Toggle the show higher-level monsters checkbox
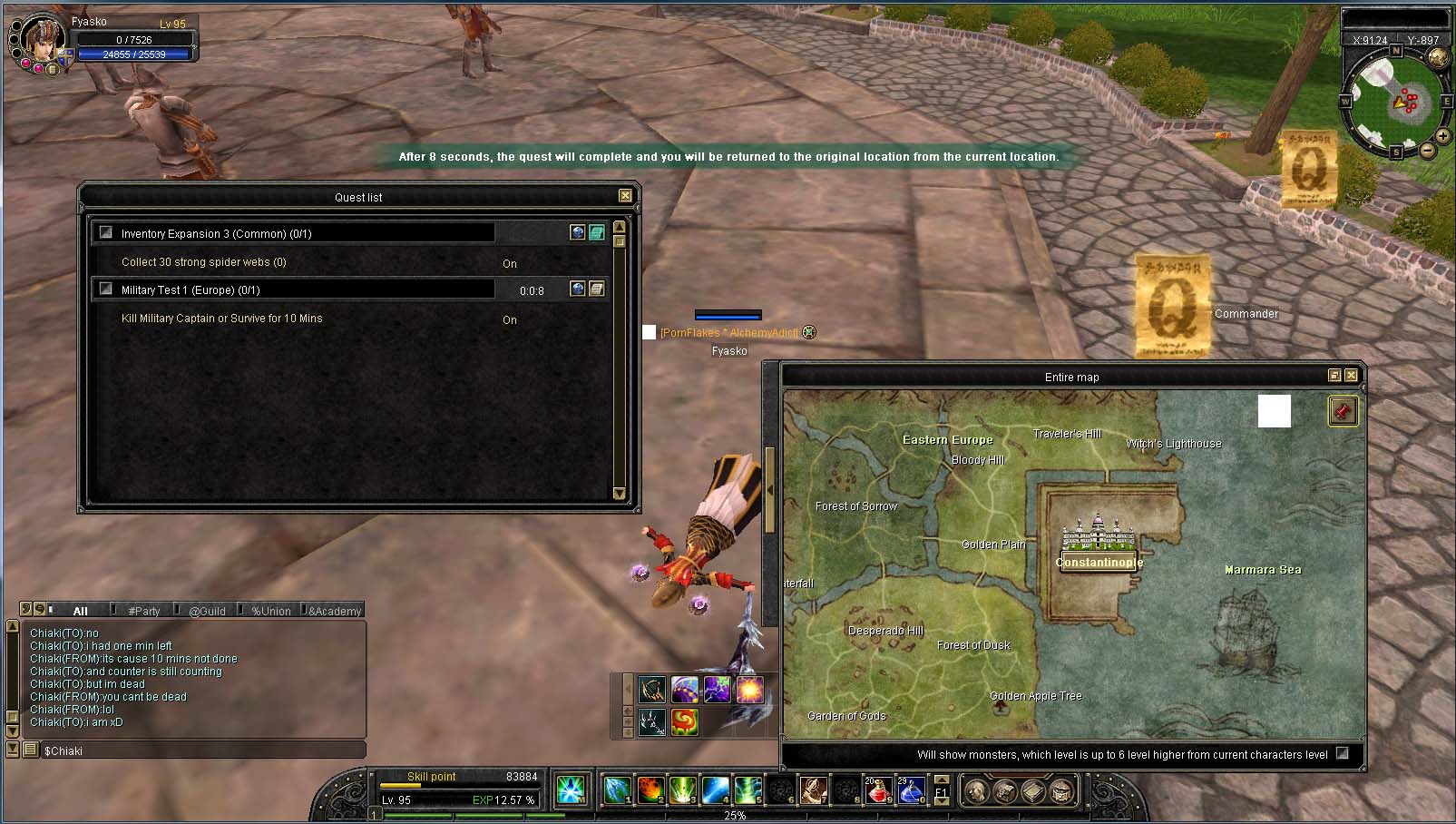 tap(1343, 753)
